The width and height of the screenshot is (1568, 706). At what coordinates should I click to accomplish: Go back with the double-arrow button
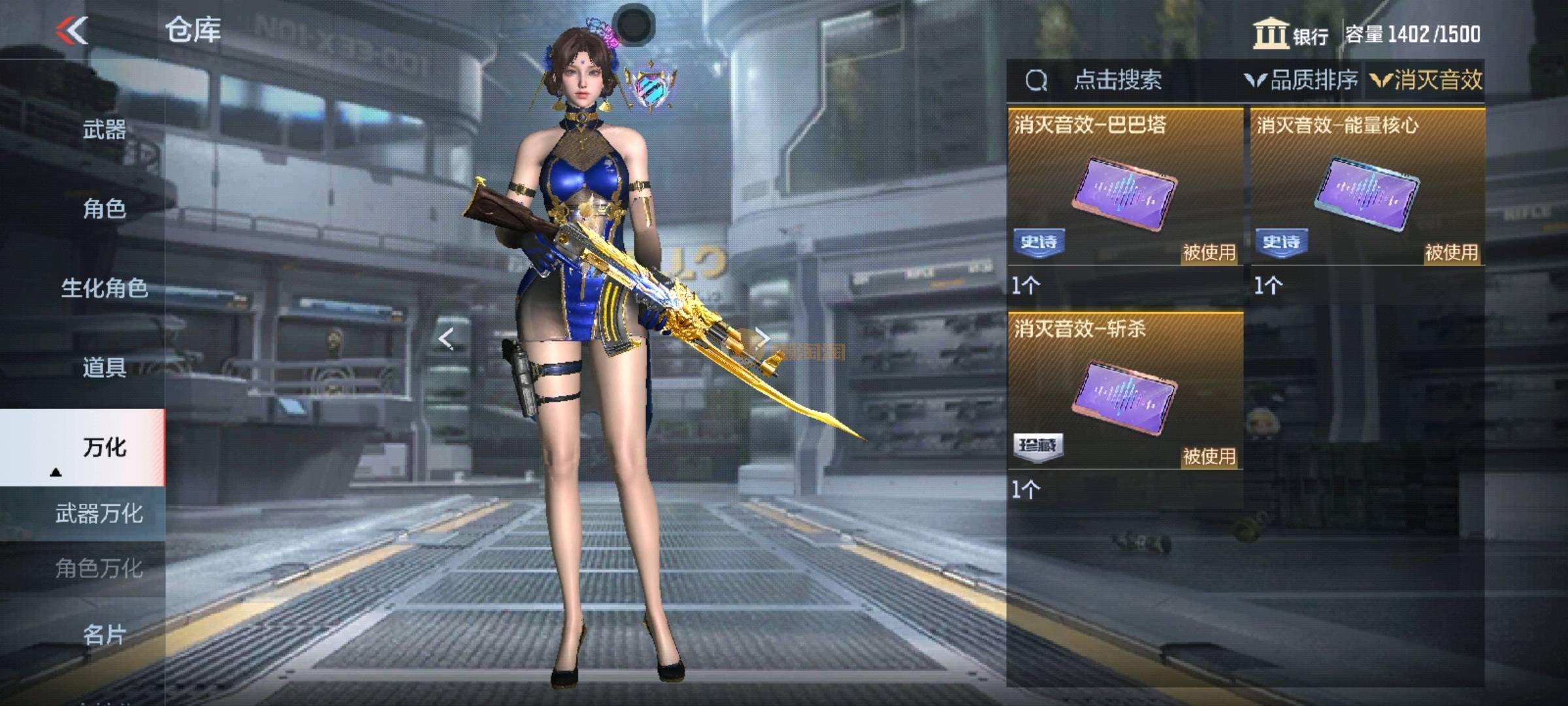pos(72,30)
